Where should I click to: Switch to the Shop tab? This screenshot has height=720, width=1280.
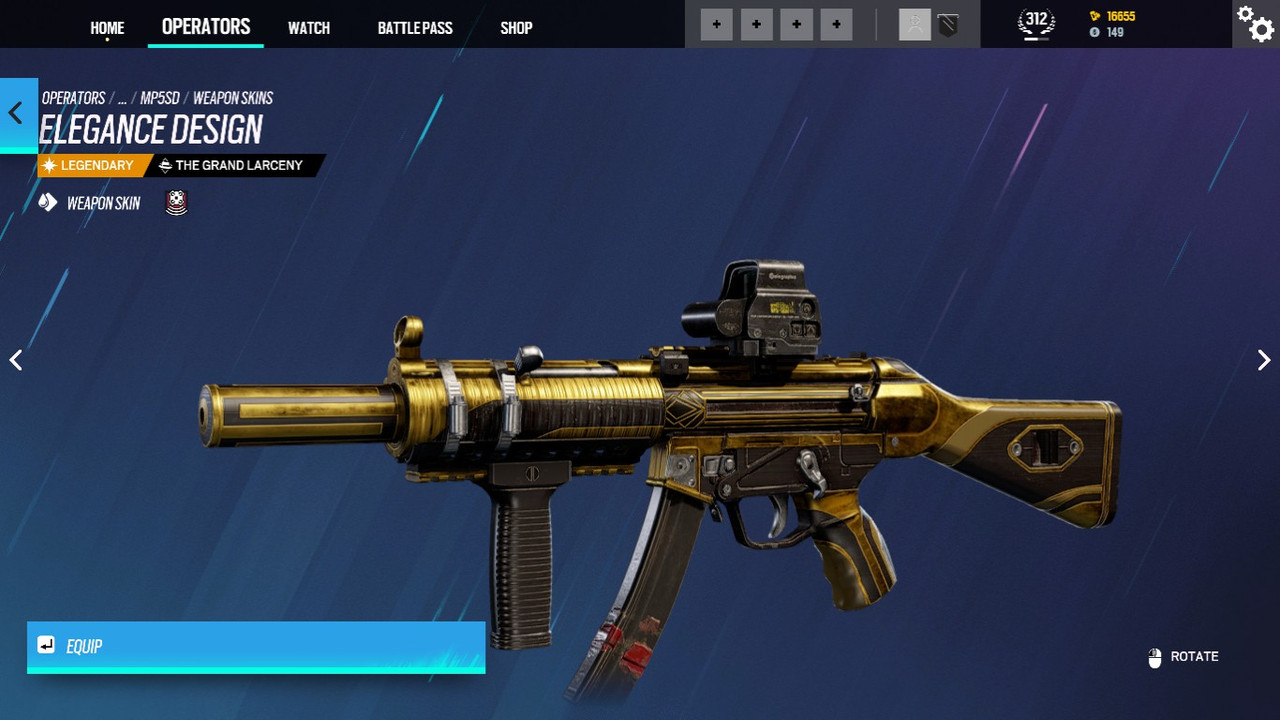(516, 28)
